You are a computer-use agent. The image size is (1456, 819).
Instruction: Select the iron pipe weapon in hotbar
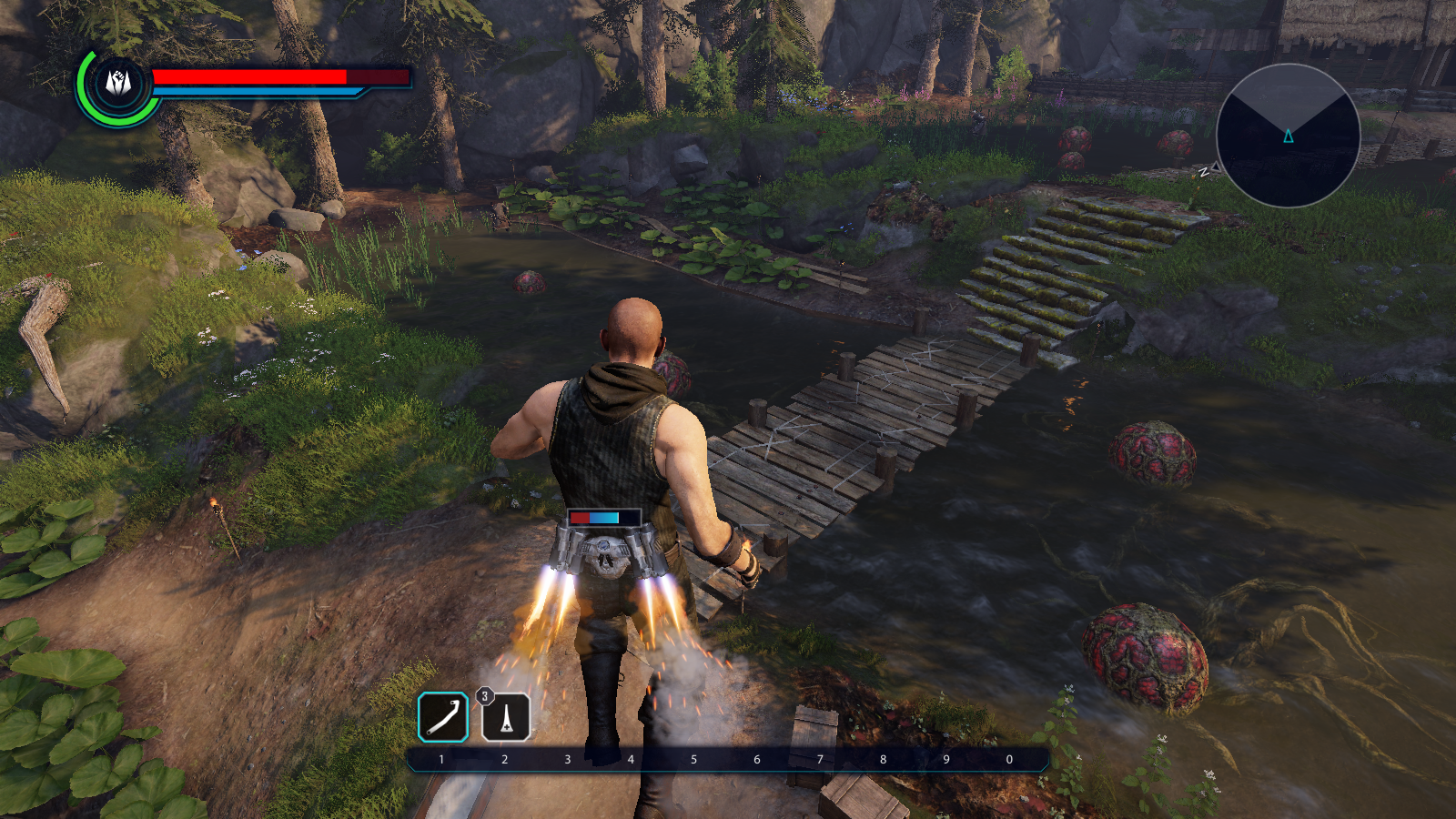click(443, 717)
